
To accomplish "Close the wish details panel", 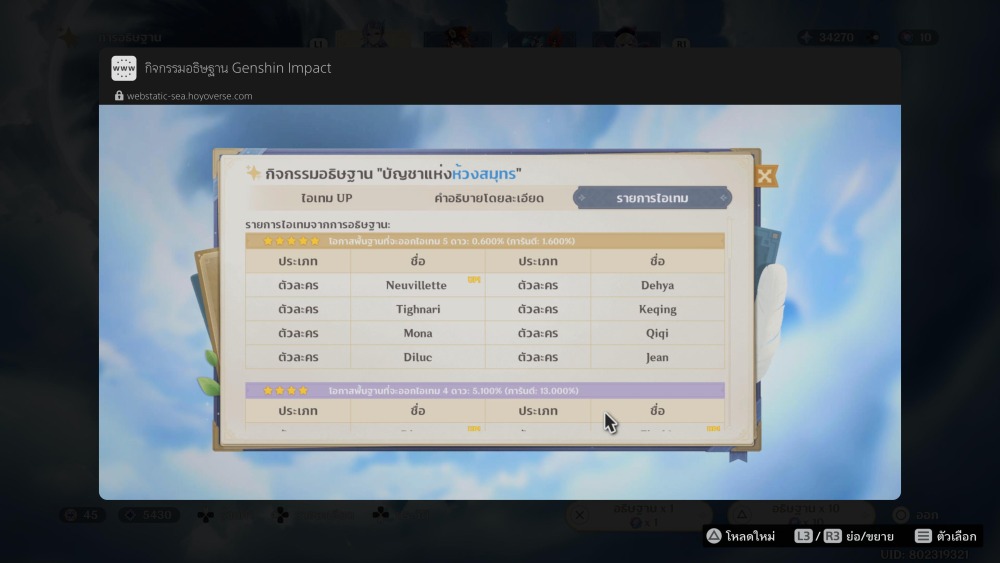I will [x=765, y=176].
